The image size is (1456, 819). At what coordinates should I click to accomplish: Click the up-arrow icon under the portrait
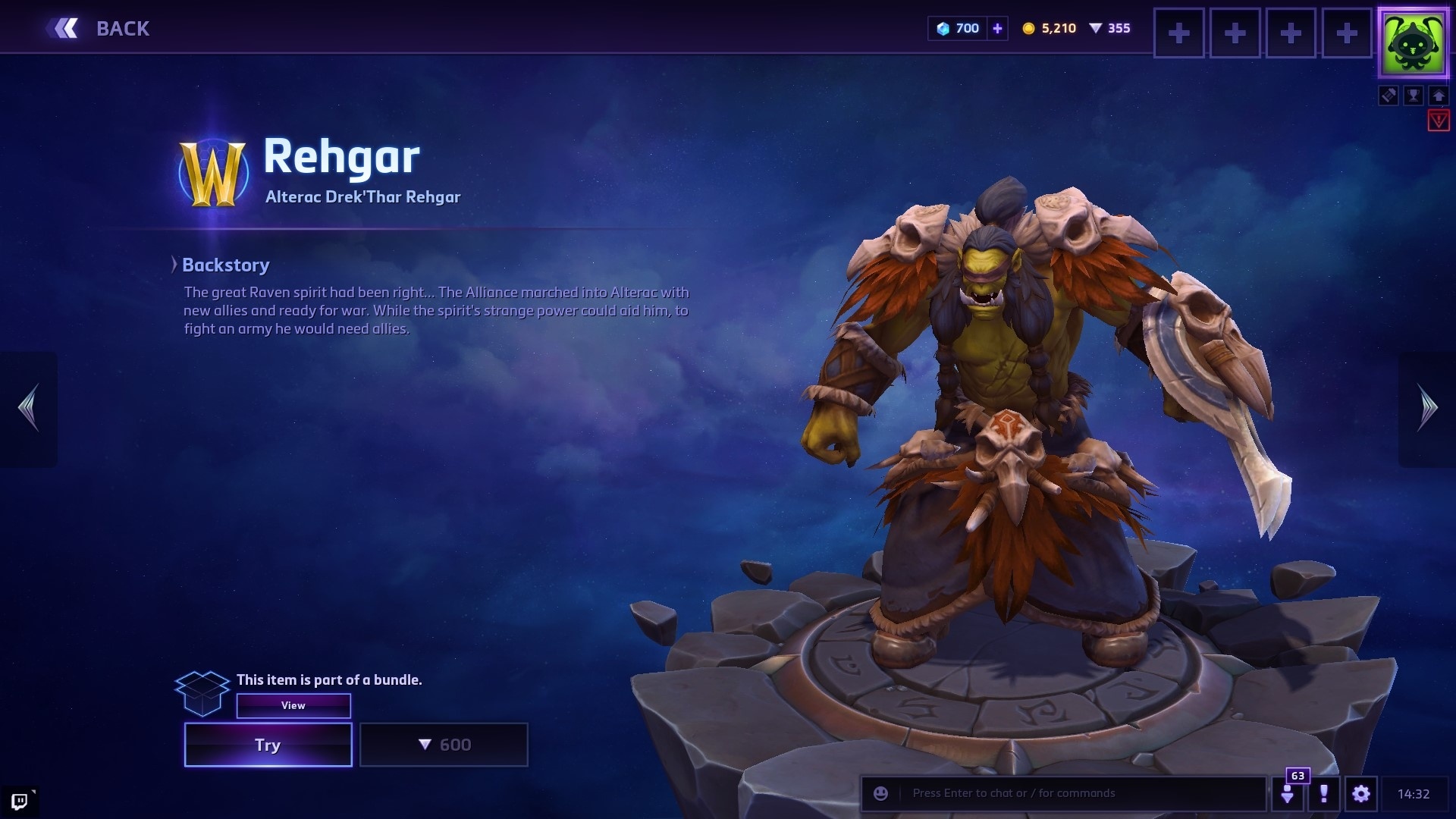[1439, 96]
